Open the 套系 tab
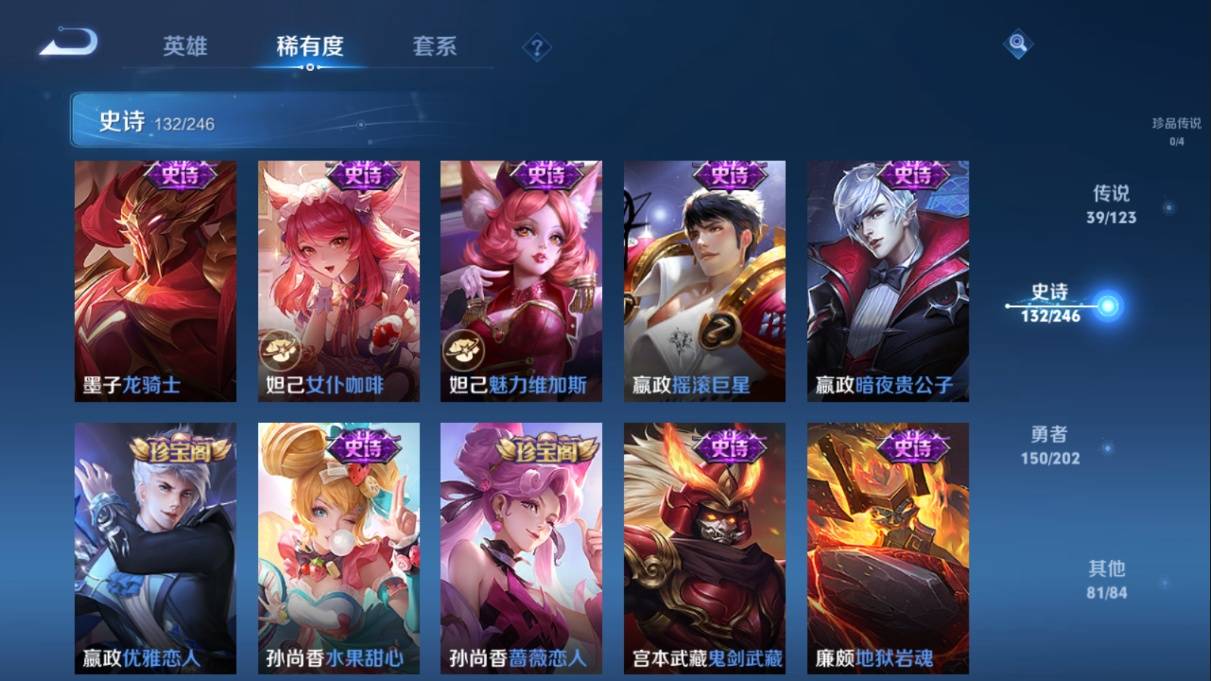The image size is (1211, 681). [x=434, y=46]
